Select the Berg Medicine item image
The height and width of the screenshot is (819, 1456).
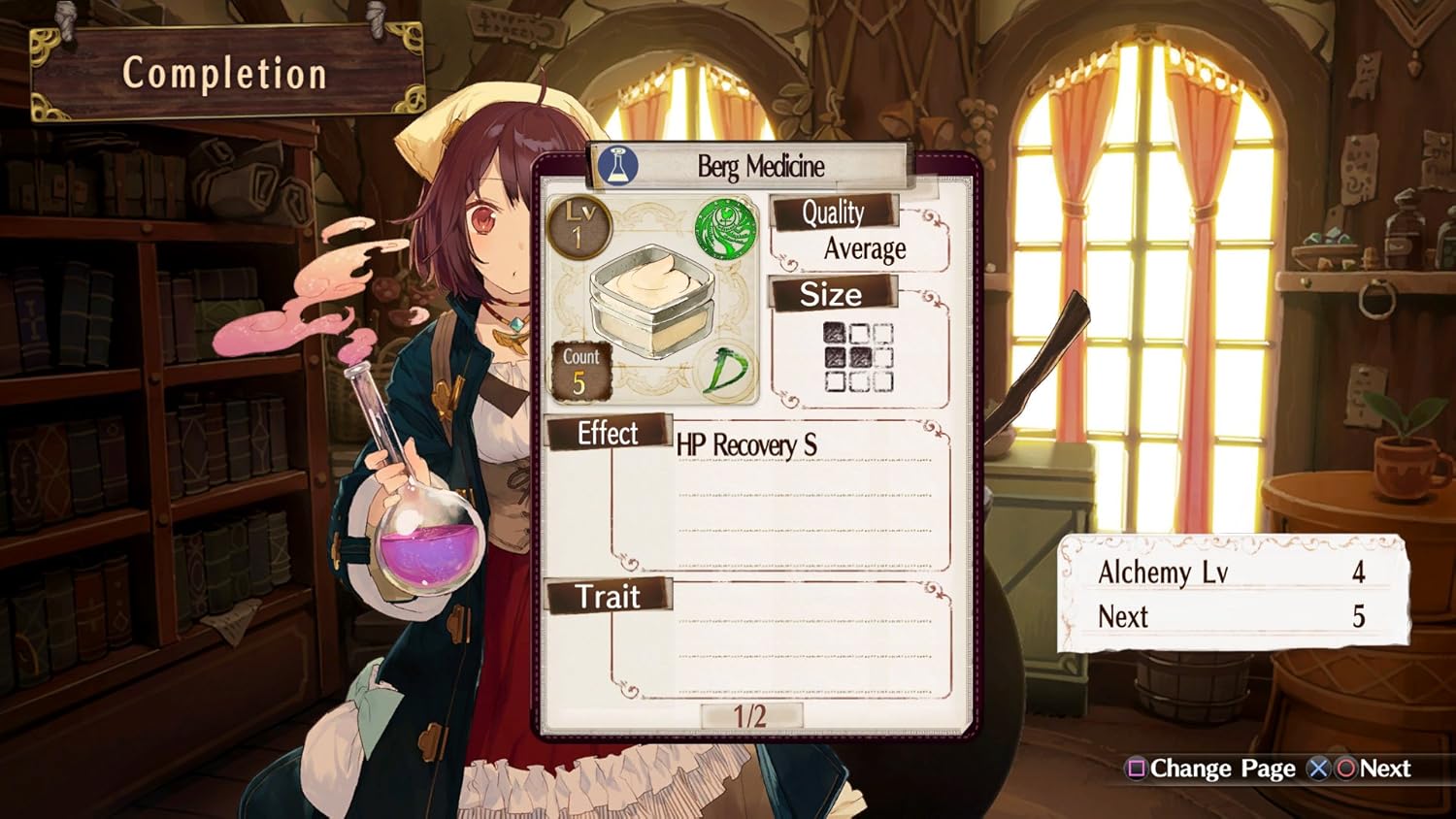(652, 299)
